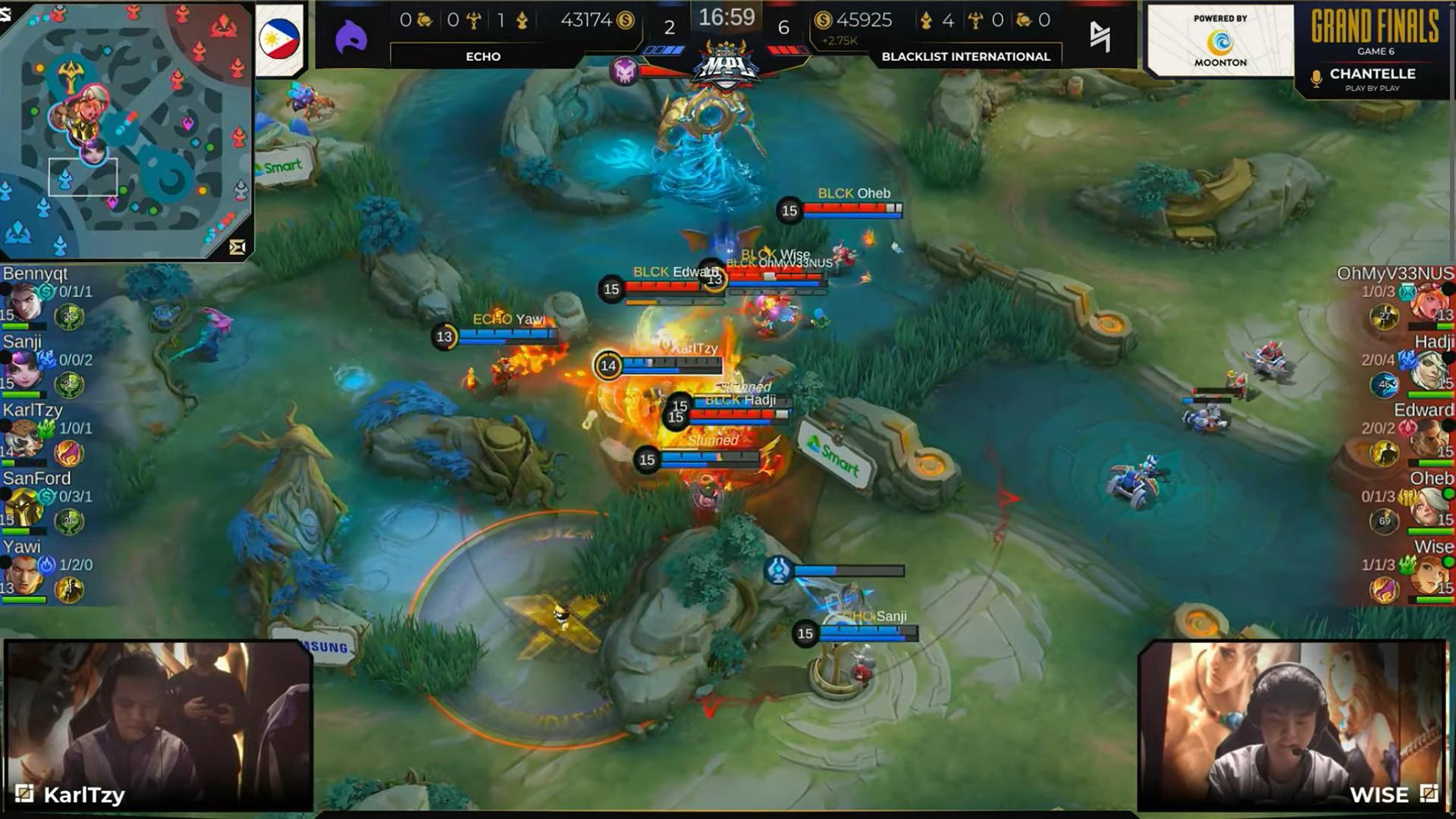
Task: Click the Blacklist International team logo
Action: click(1100, 36)
